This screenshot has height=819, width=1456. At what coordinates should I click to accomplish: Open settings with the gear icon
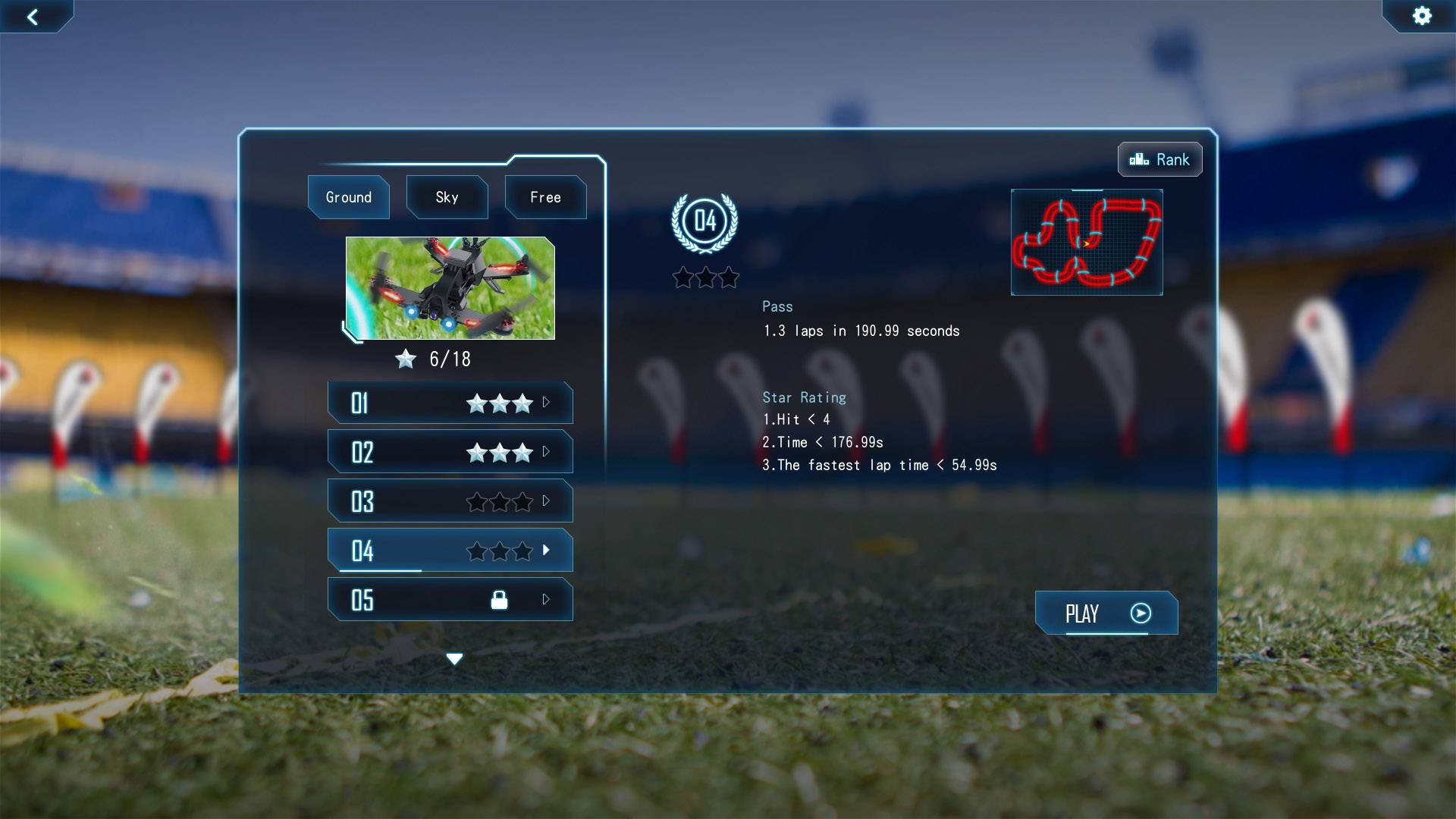1422,16
